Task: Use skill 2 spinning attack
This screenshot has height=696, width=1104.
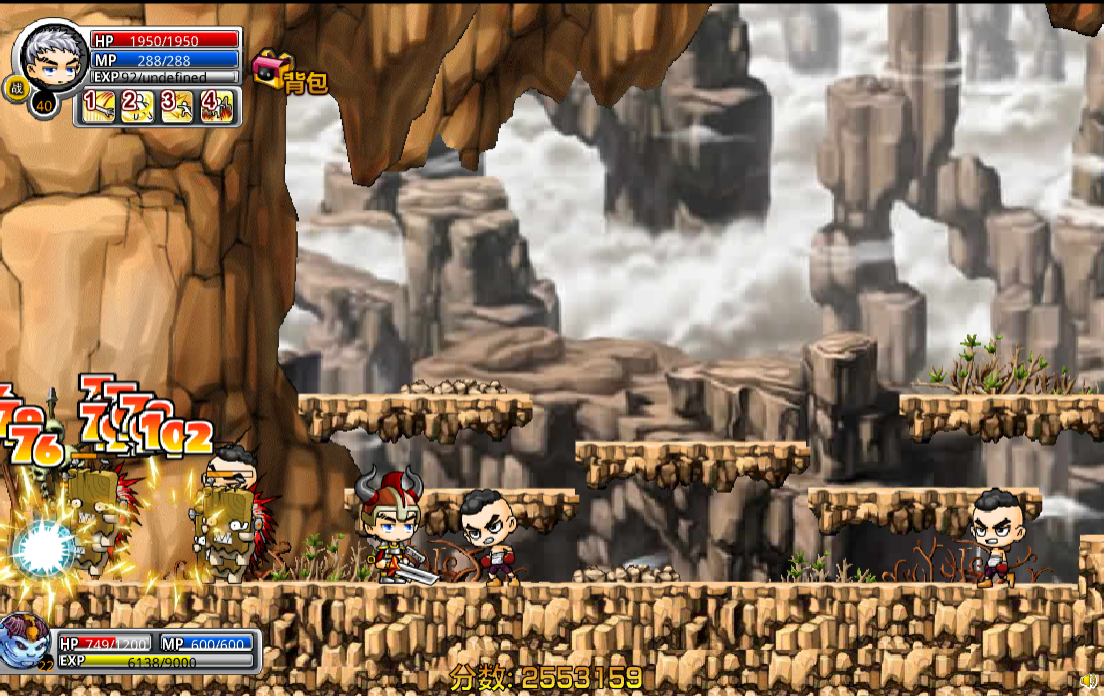Action: (x=138, y=106)
